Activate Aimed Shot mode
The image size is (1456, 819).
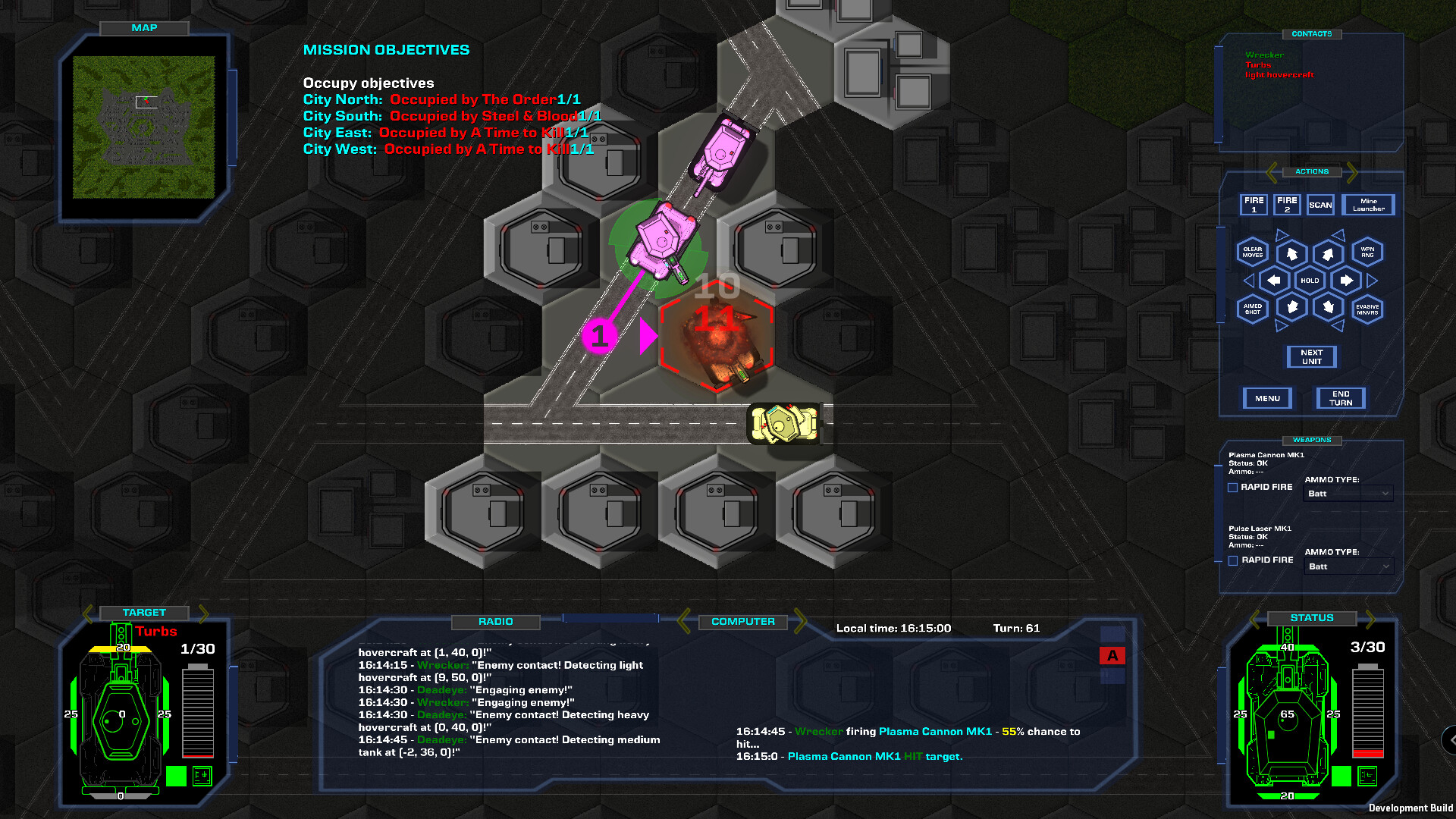coord(1251,309)
